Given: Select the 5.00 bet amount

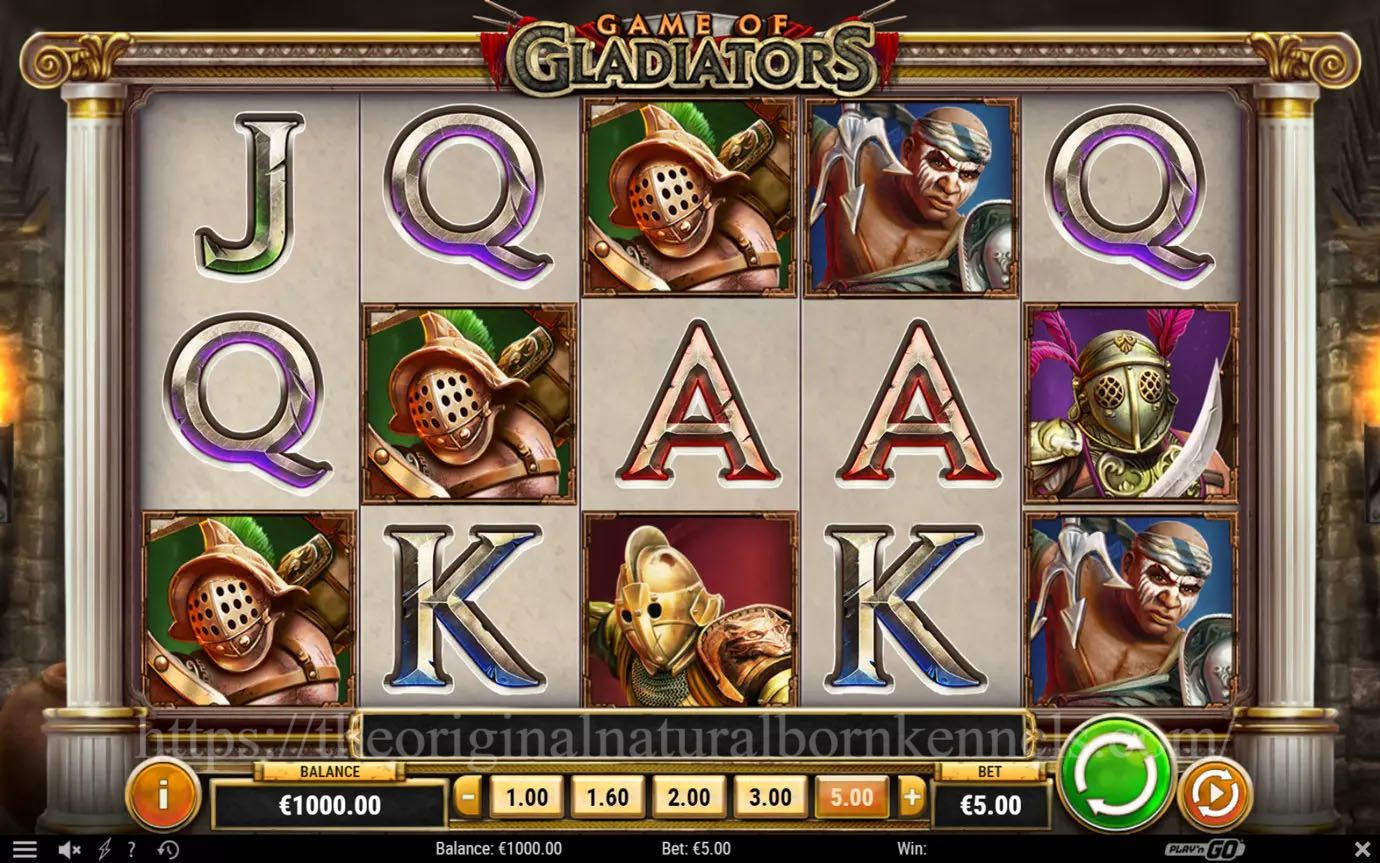Looking at the screenshot, I should 851,797.
